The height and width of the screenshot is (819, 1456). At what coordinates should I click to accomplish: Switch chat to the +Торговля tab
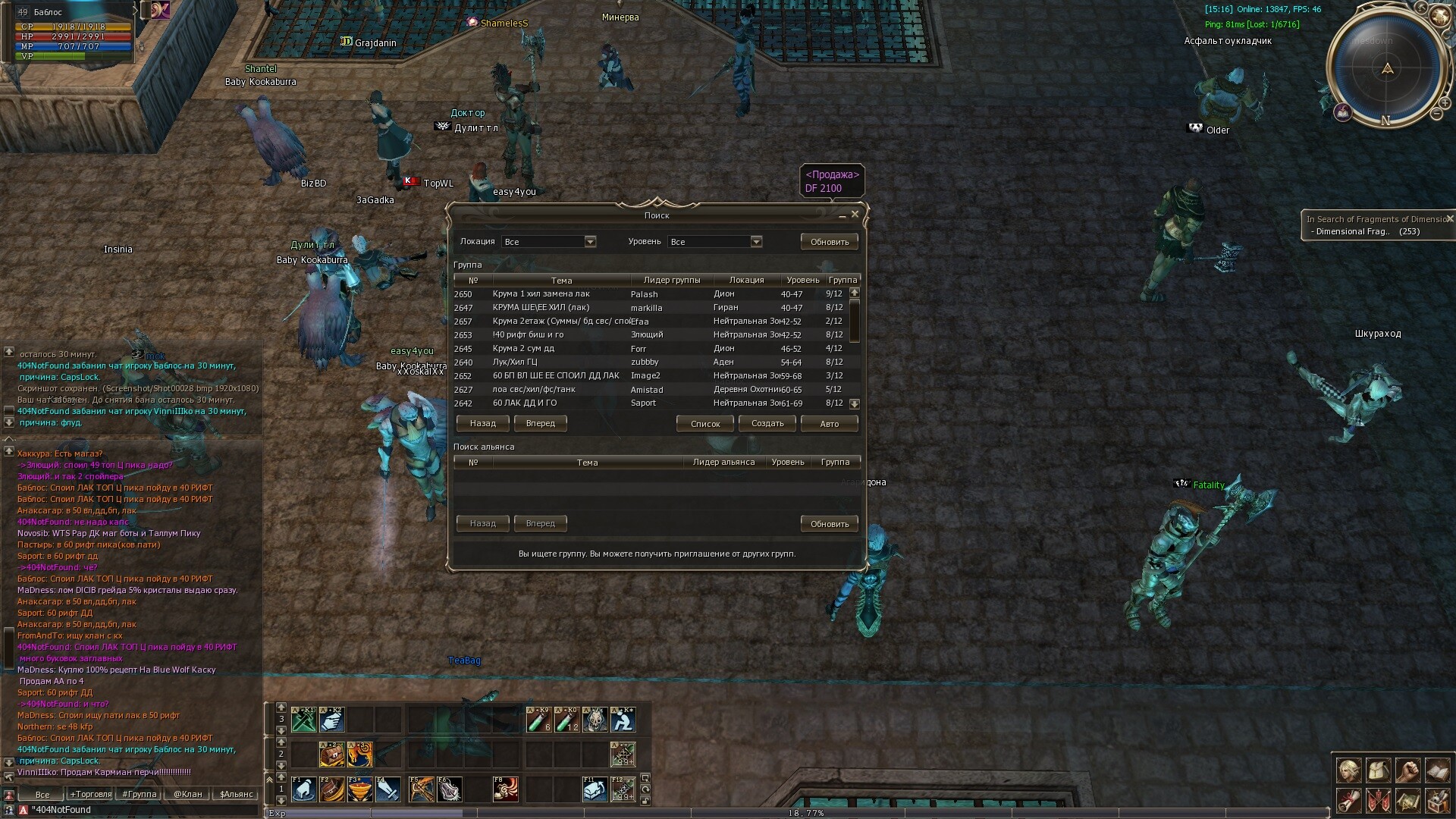[x=91, y=794]
